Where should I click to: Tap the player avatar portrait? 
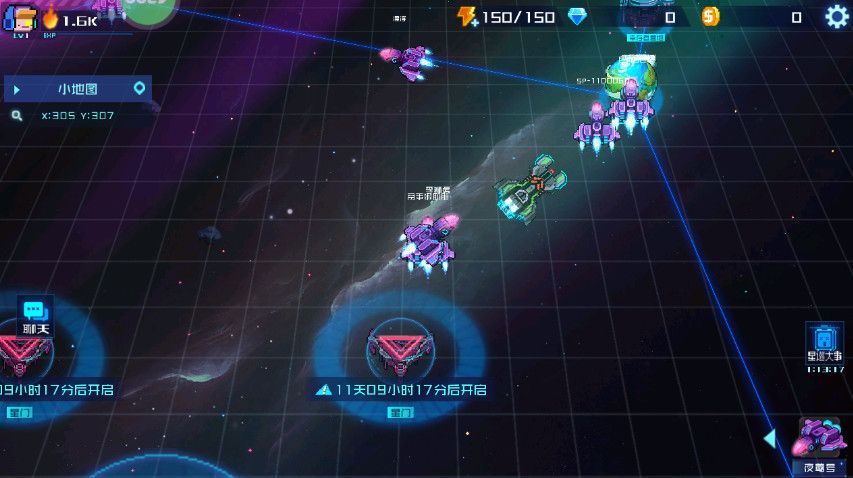[x=20, y=17]
